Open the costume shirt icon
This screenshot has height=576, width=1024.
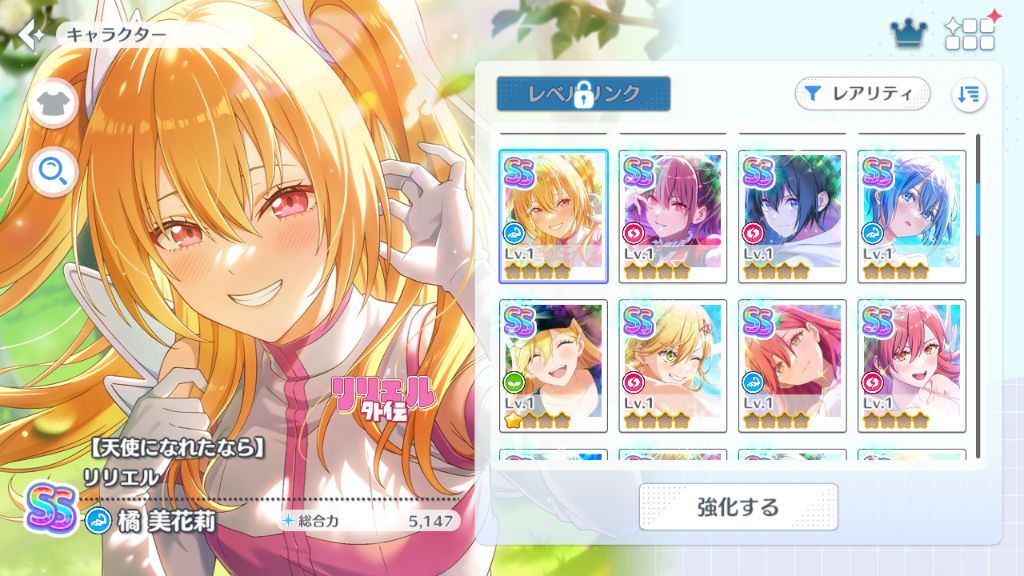click(x=53, y=103)
